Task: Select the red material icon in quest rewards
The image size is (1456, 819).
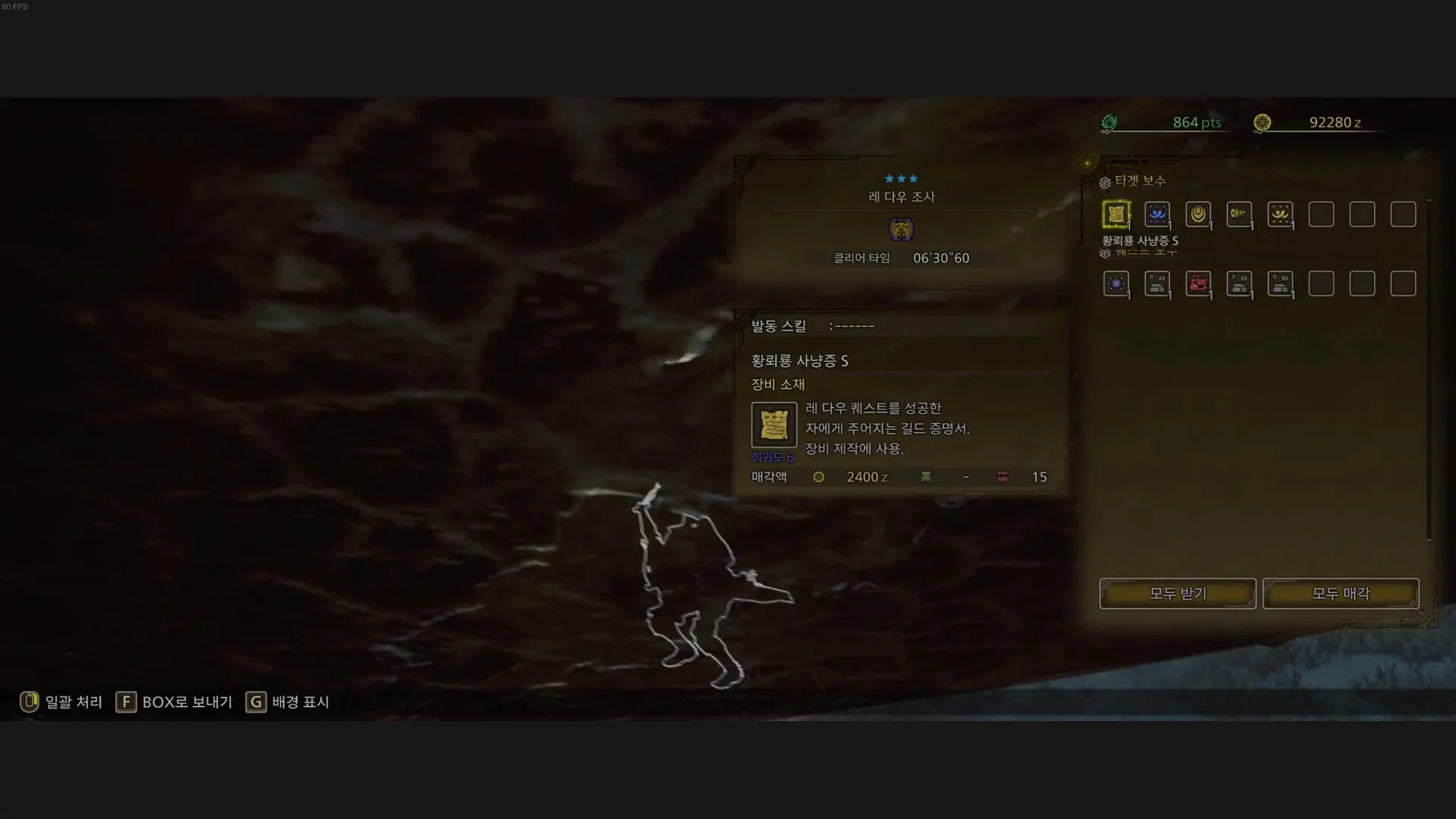Action: coord(1199,283)
